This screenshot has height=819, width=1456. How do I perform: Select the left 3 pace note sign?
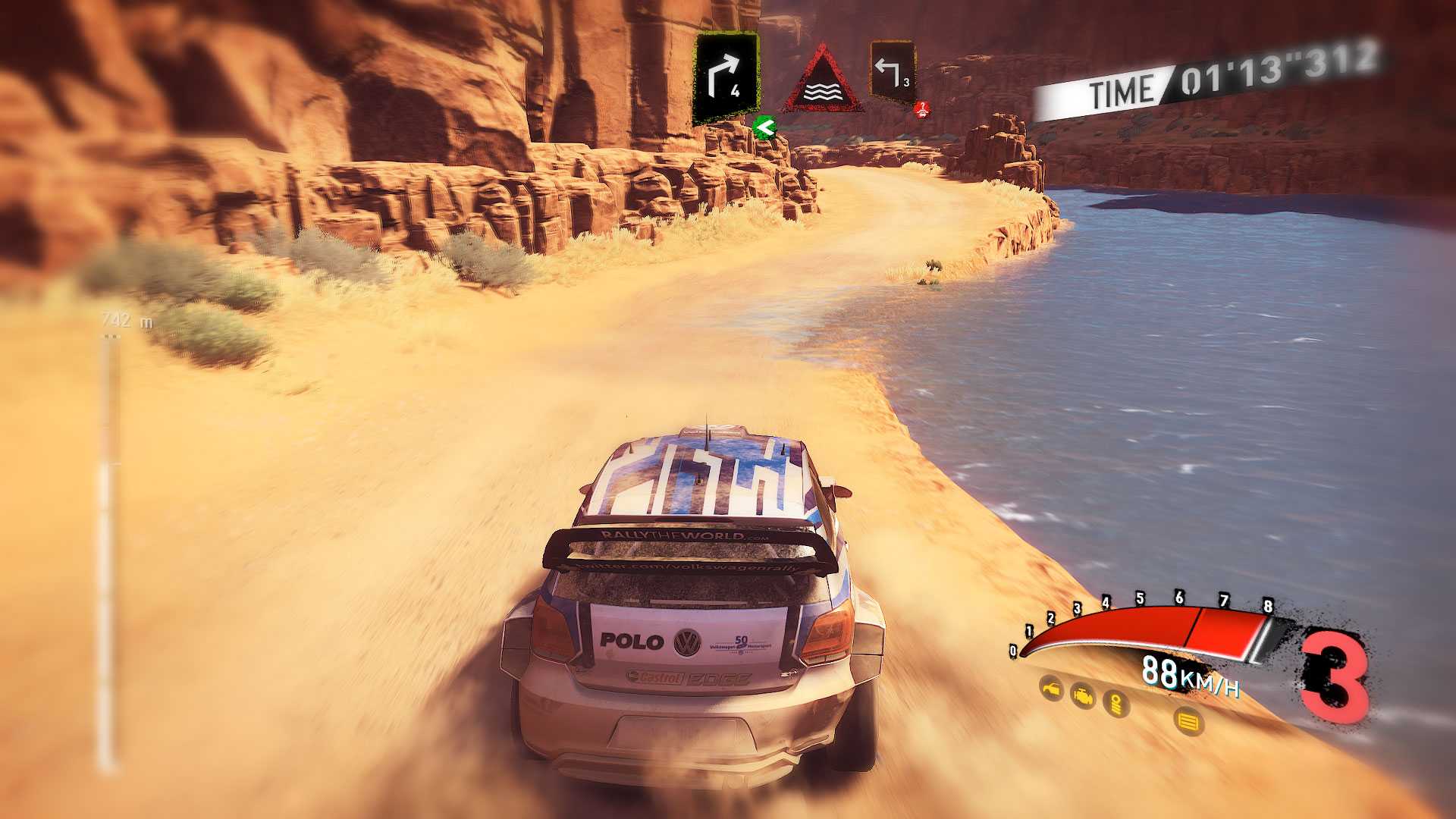[x=892, y=72]
